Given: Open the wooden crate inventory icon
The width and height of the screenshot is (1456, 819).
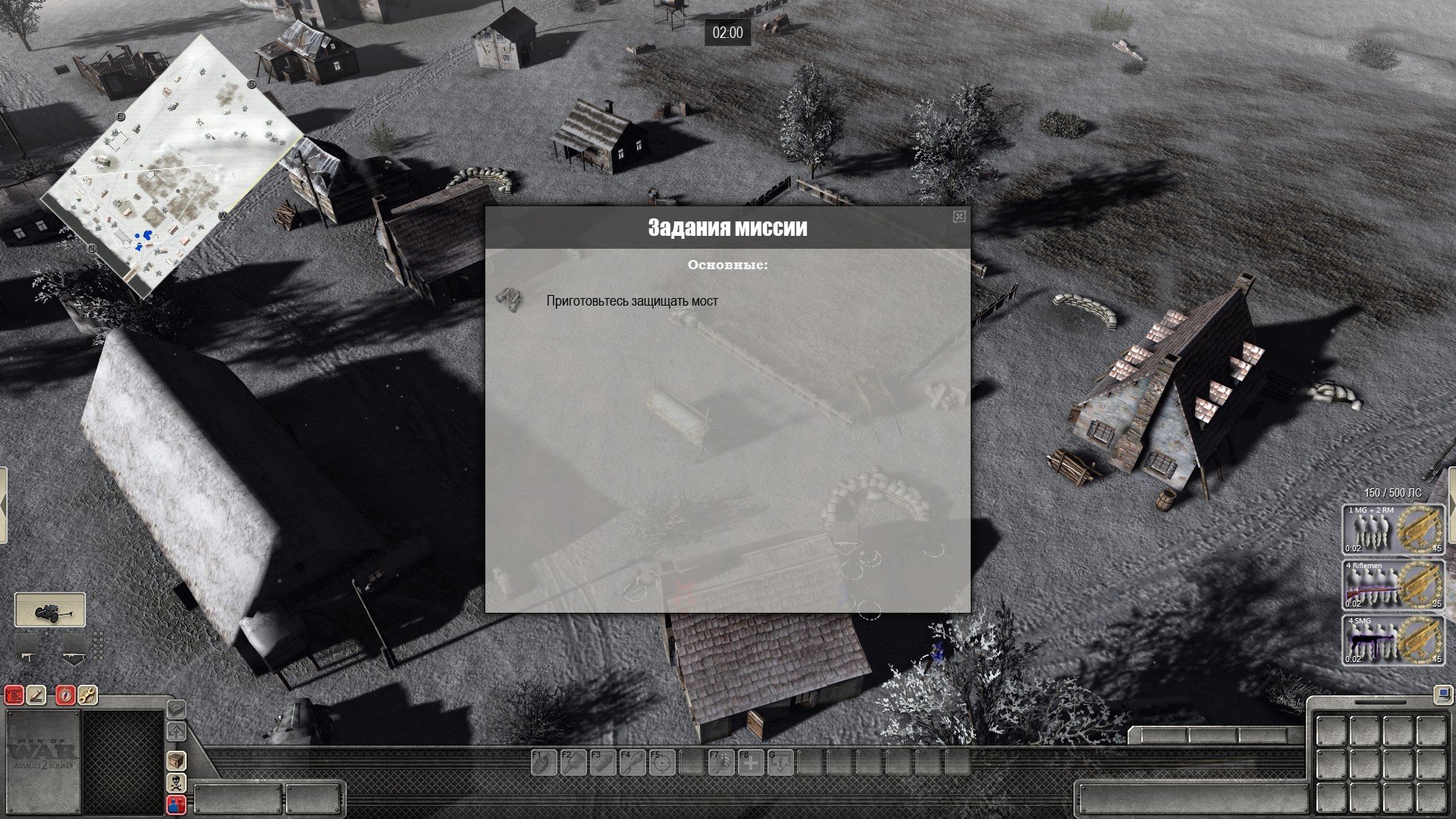Looking at the screenshot, I should click(x=176, y=761).
